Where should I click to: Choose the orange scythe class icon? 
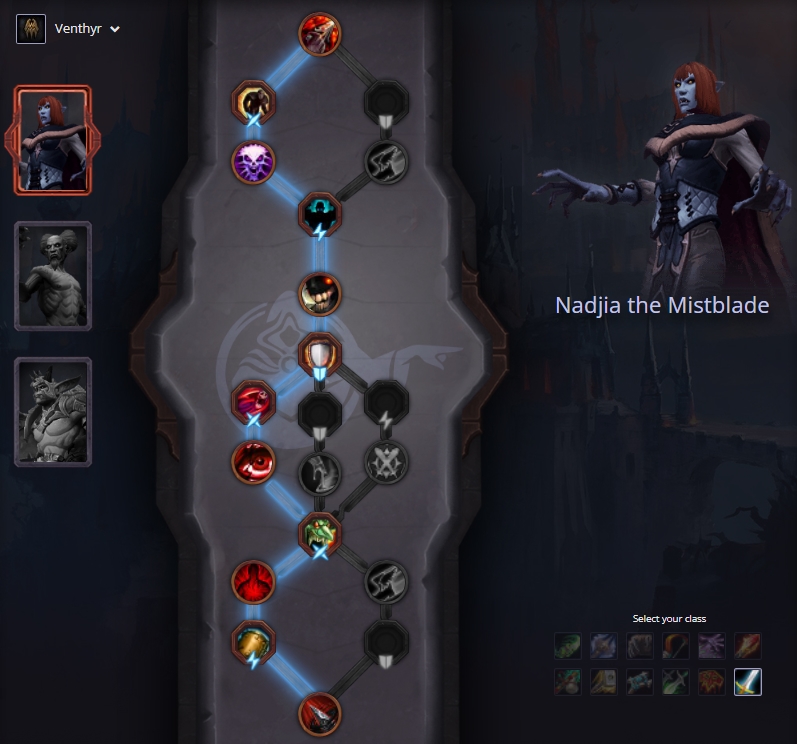click(x=675, y=646)
